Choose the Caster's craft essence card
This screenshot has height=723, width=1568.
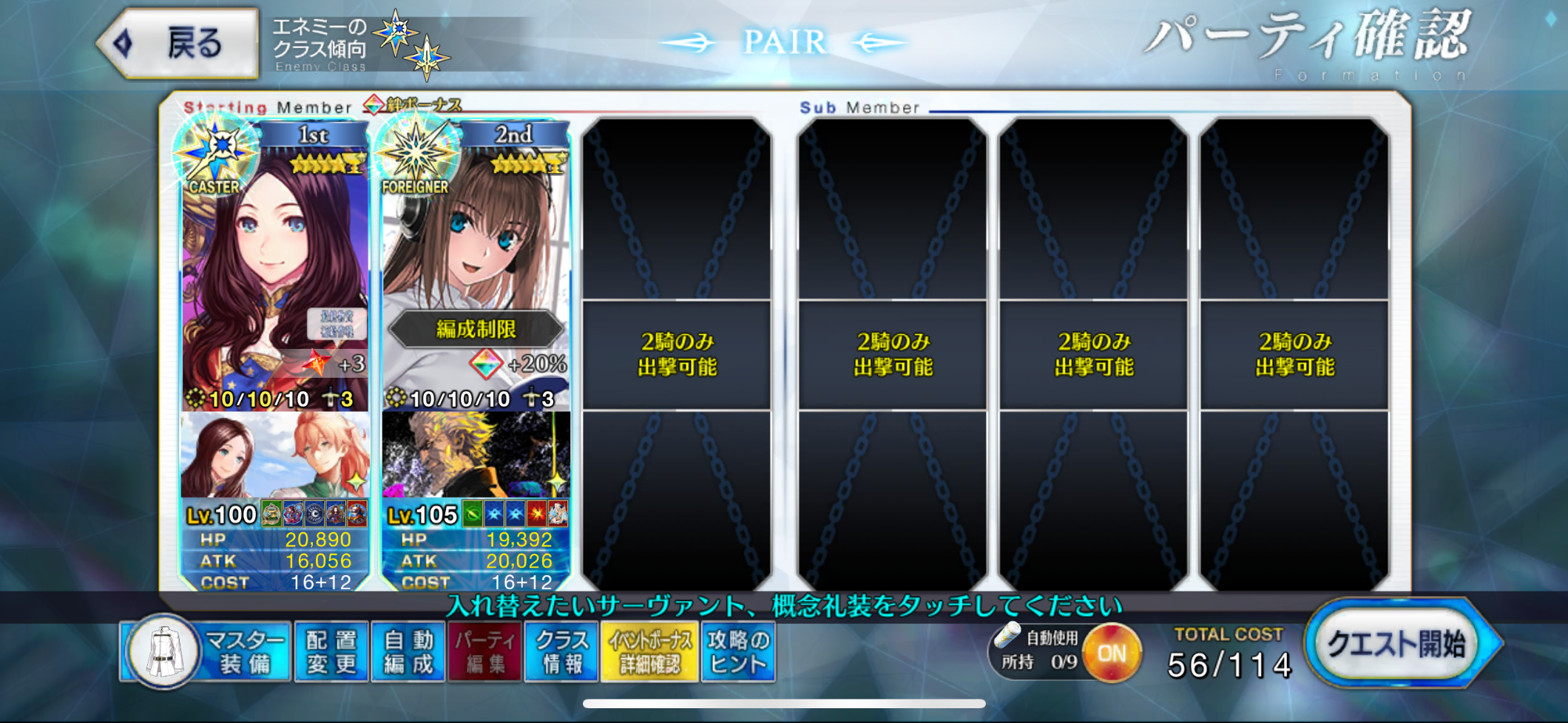[274, 455]
